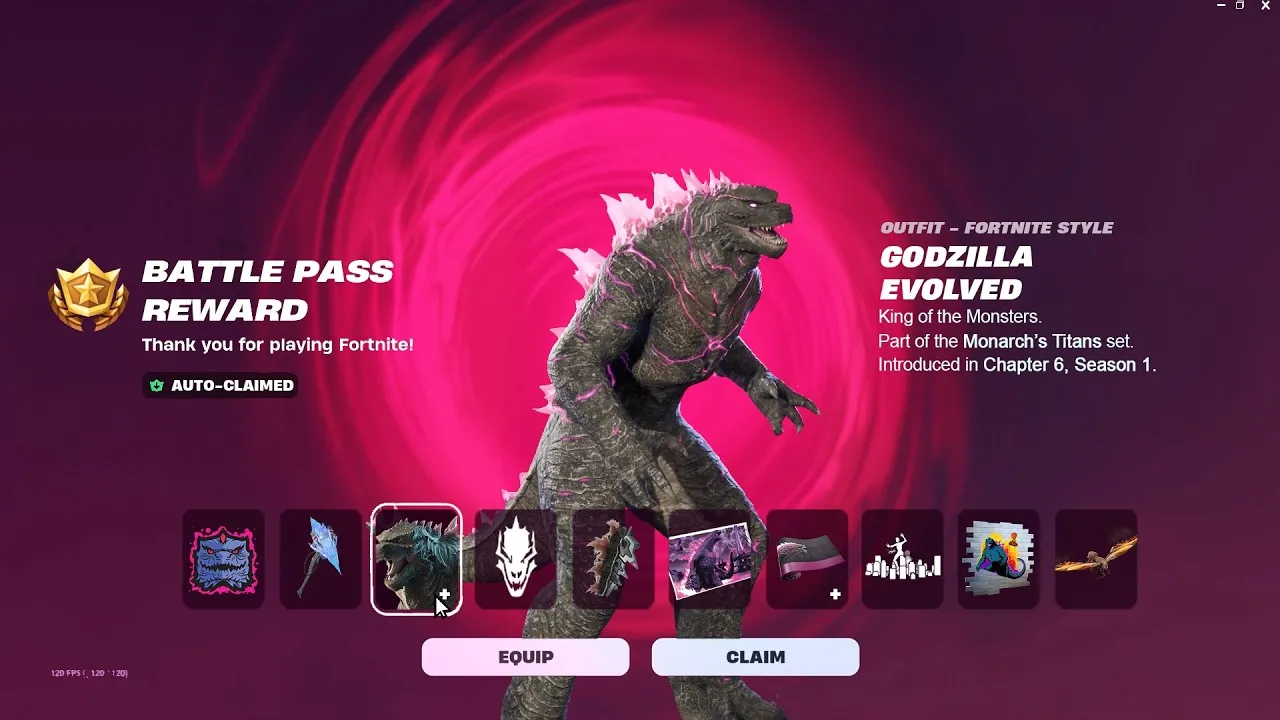
Task: Click the plus badge on the wrap
Action: point(833,593)
